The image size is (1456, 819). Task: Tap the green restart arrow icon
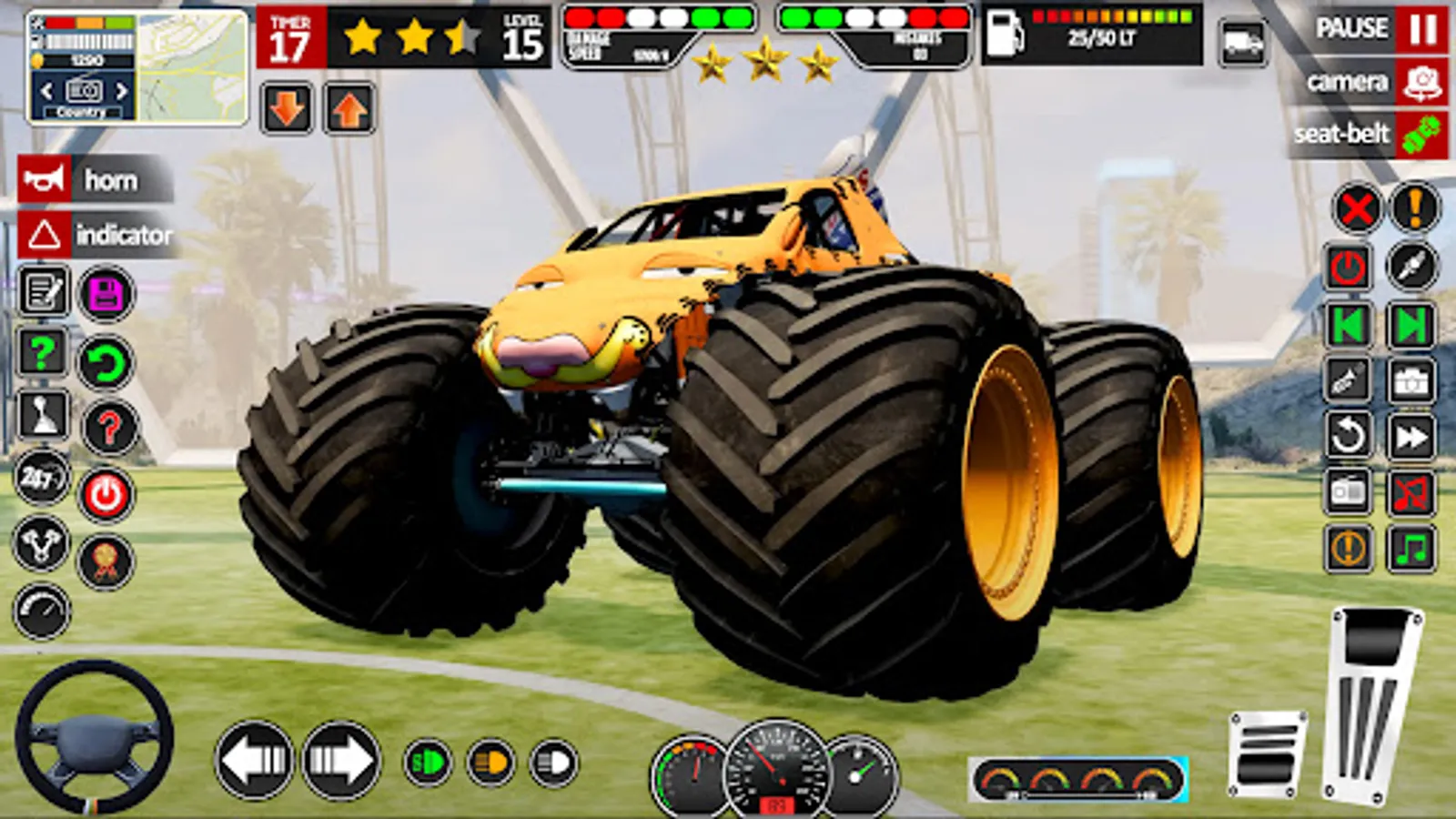point(107,359)
